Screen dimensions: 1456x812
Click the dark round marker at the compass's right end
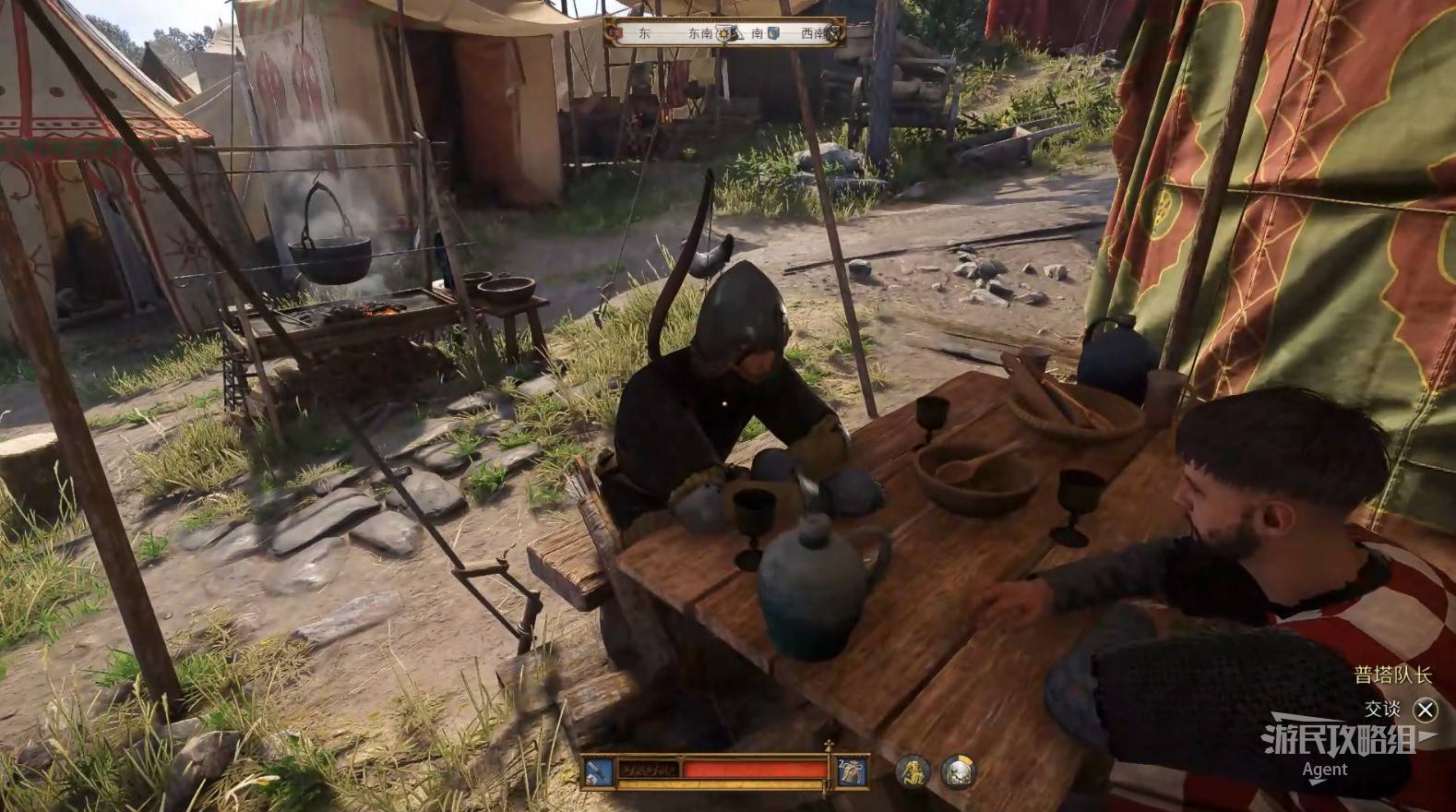coord(833,34)
